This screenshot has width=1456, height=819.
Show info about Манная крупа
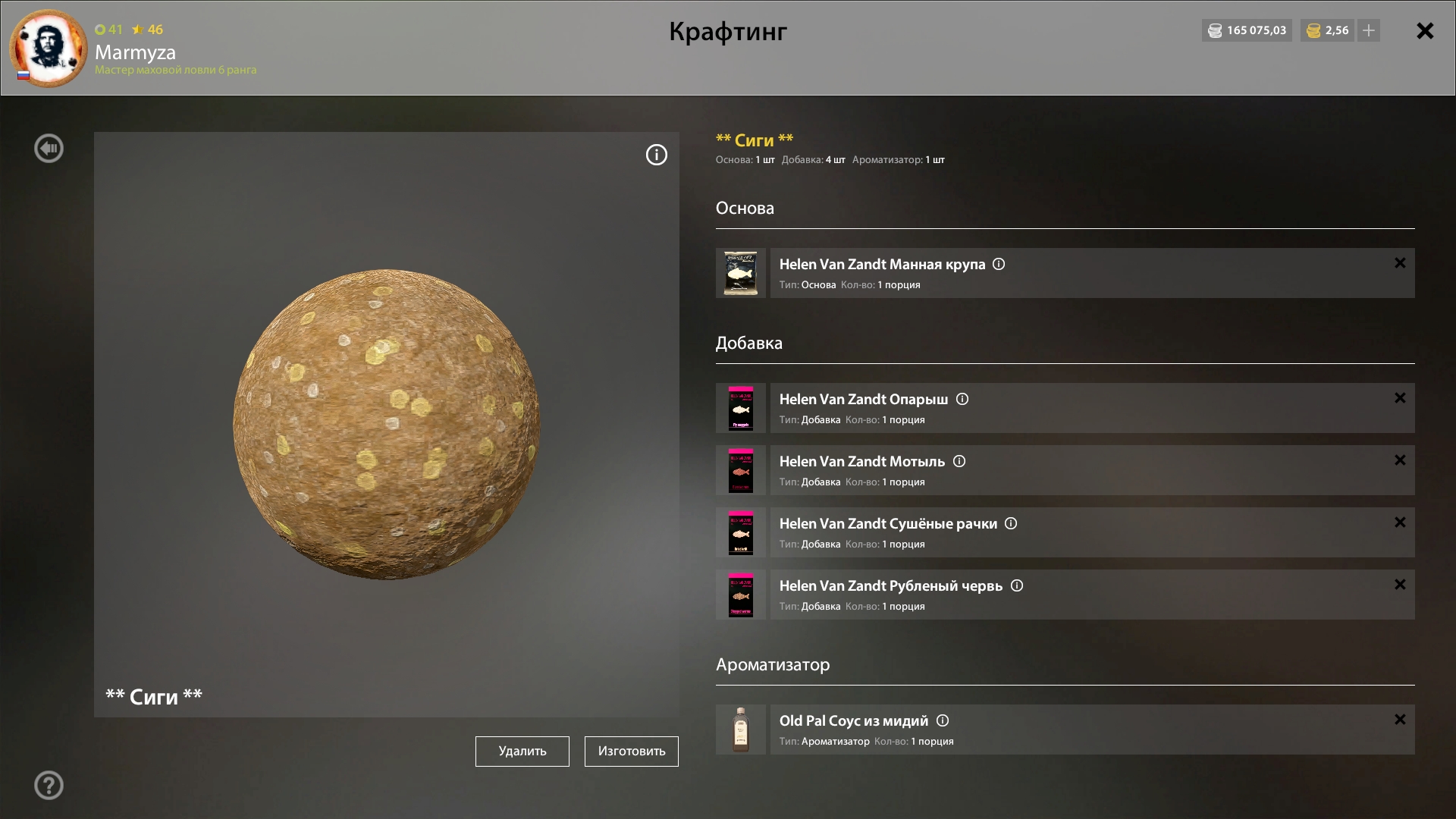pos(999,264)
